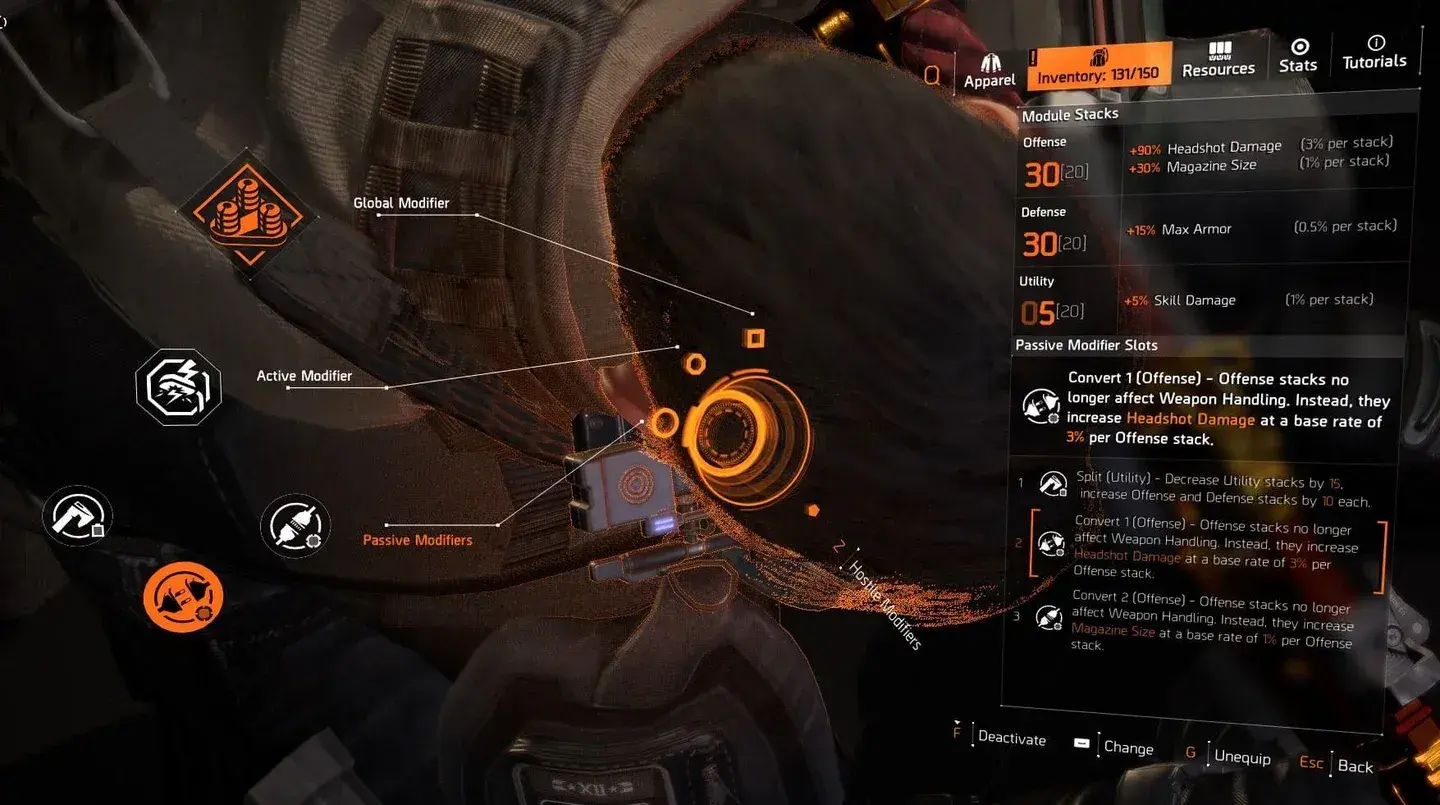Go to the Stats tab

click(x=1298, y=56)
